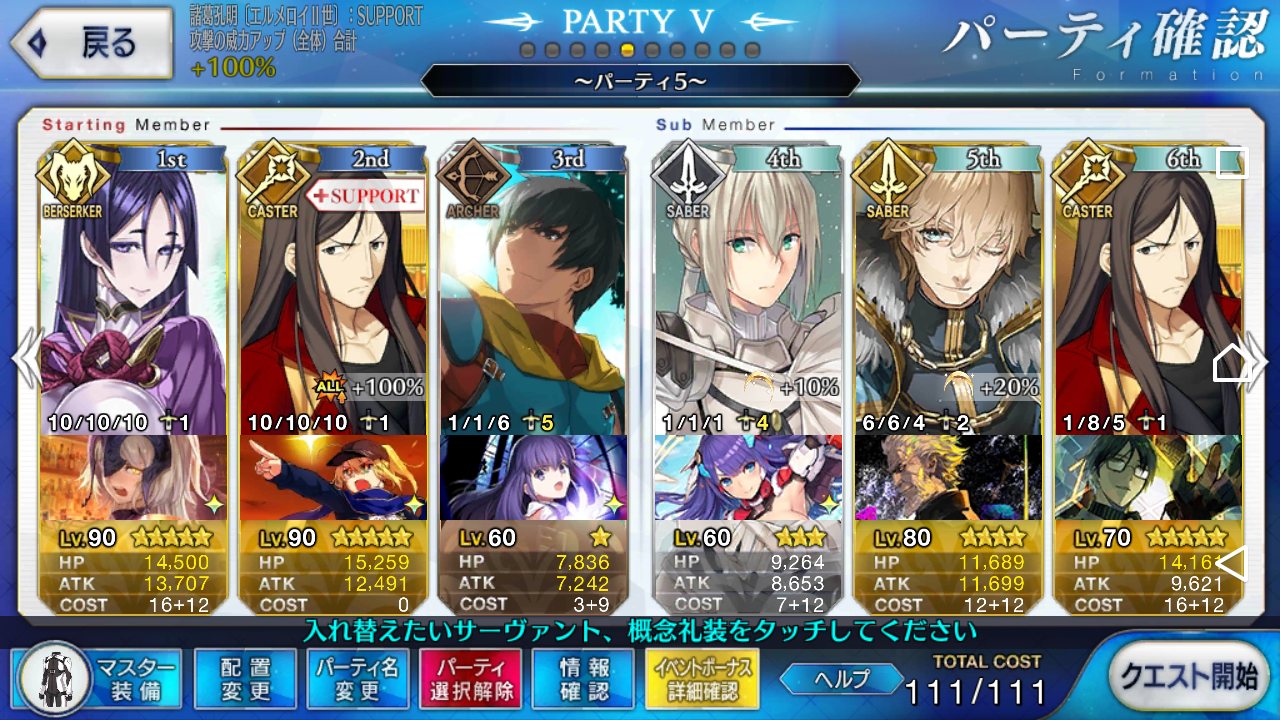Switch to the previous party with left arrow
1280x720 pixels.
click(x=24, y=358)
